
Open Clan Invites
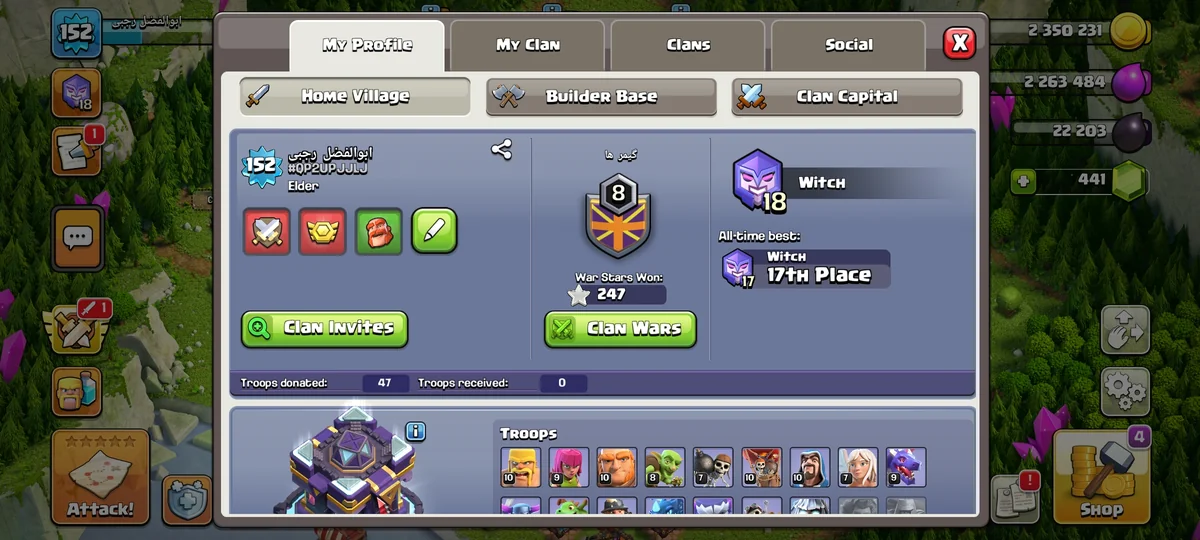pos(324,328)
